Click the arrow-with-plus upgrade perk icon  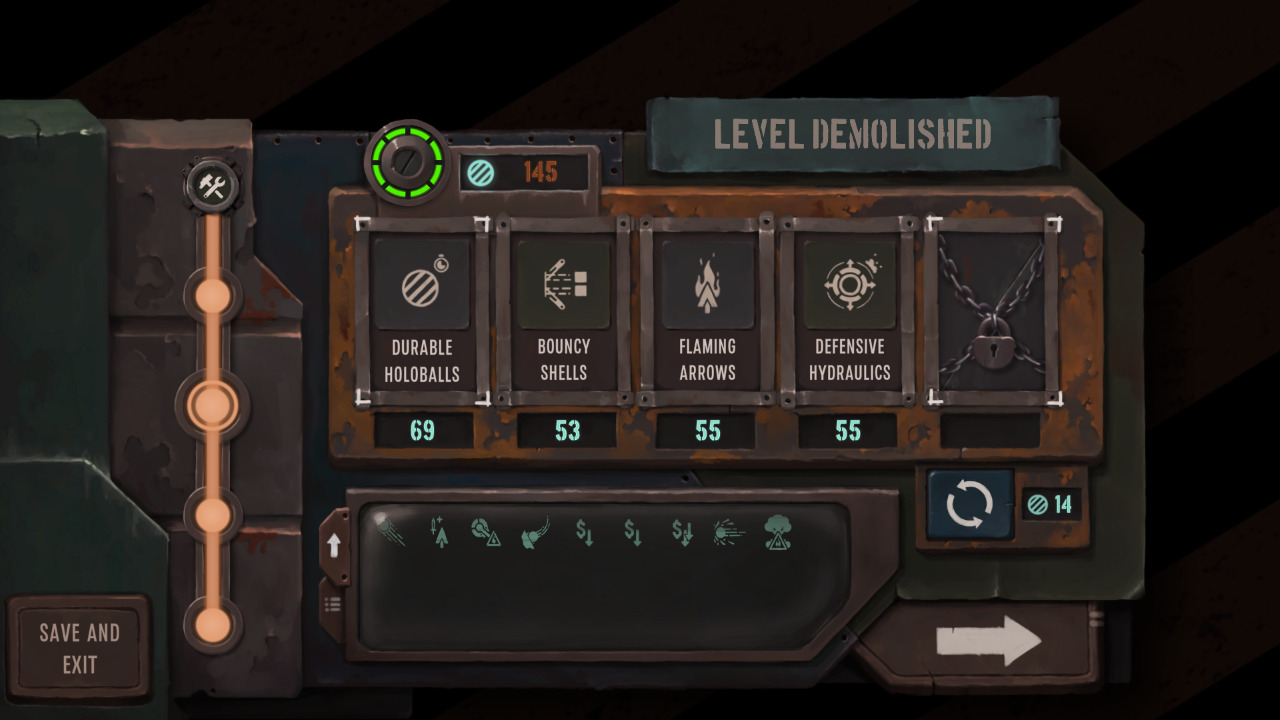pyautogui.click(x=440, y=530)
